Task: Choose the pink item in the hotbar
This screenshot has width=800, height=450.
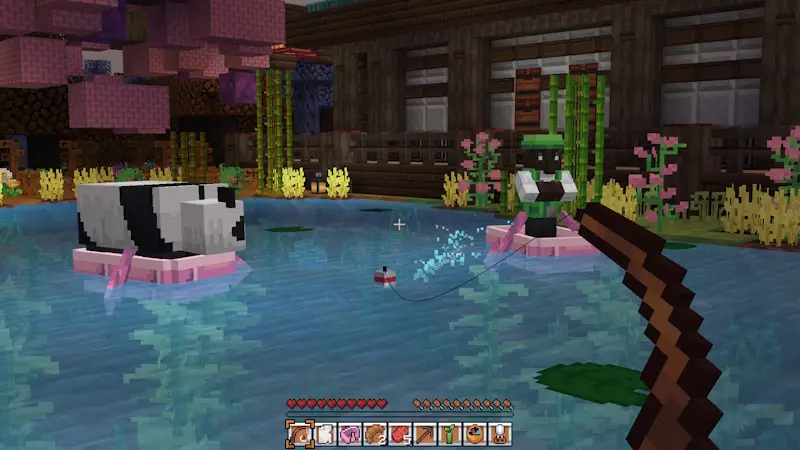Action: pos(349,434)
